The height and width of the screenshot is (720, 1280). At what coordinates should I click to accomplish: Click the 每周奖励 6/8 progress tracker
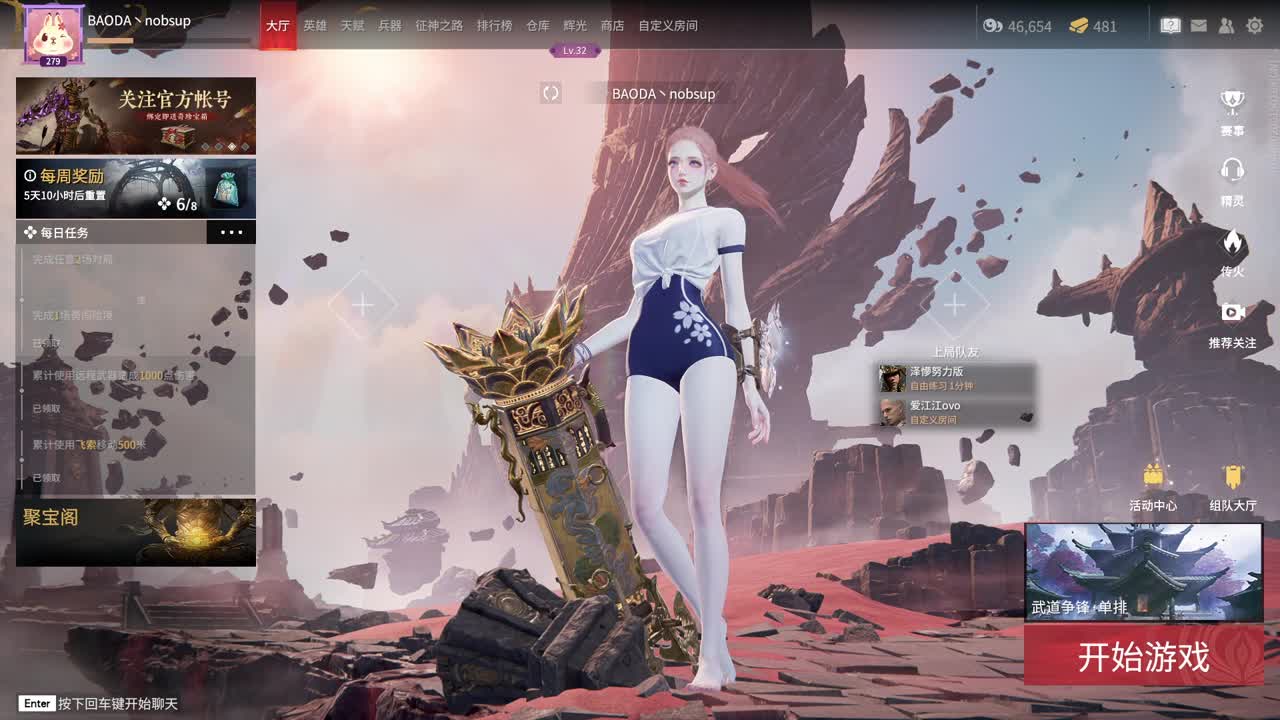136,188
